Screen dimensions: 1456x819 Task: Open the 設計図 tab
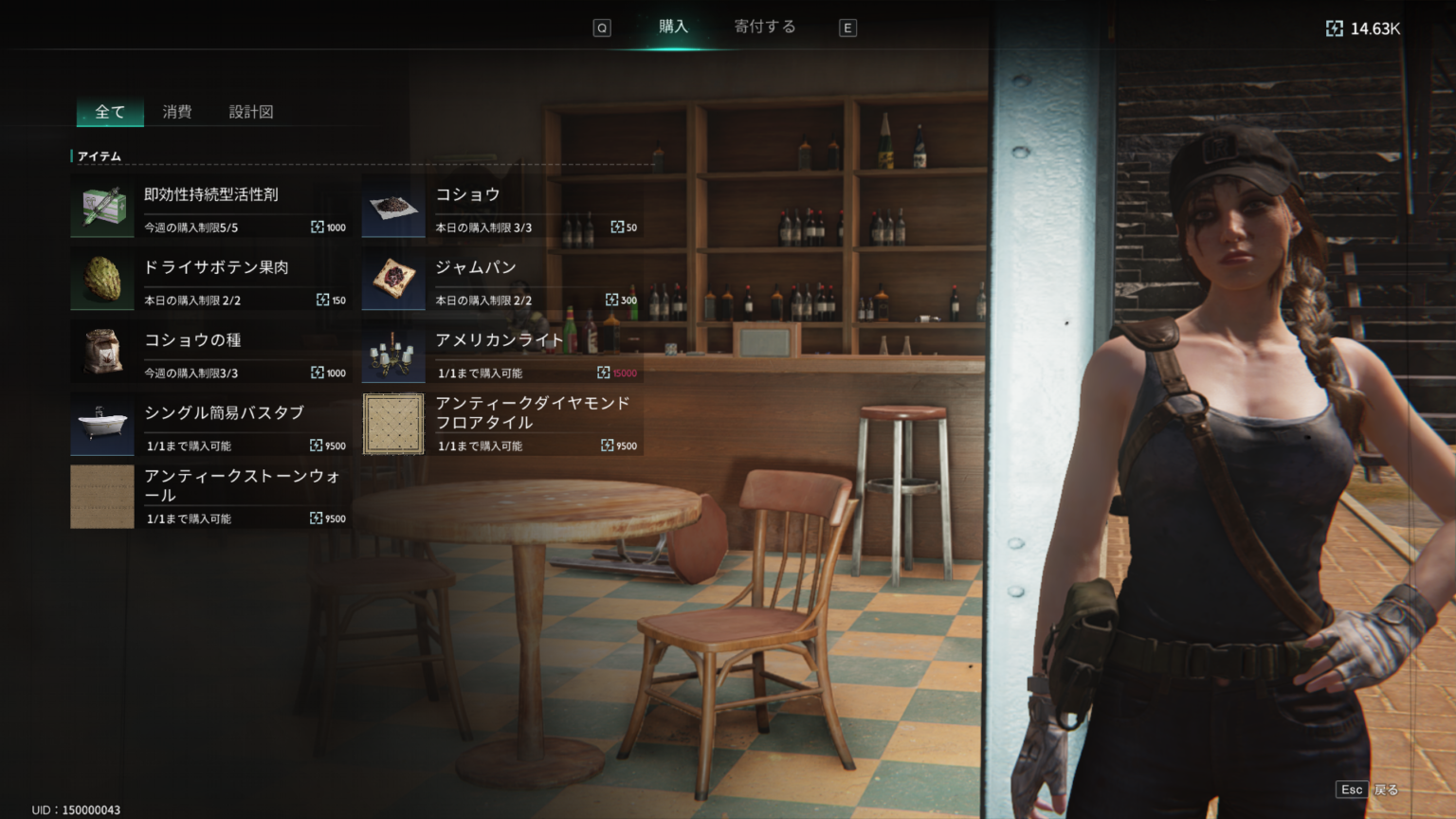click(251, 111)
